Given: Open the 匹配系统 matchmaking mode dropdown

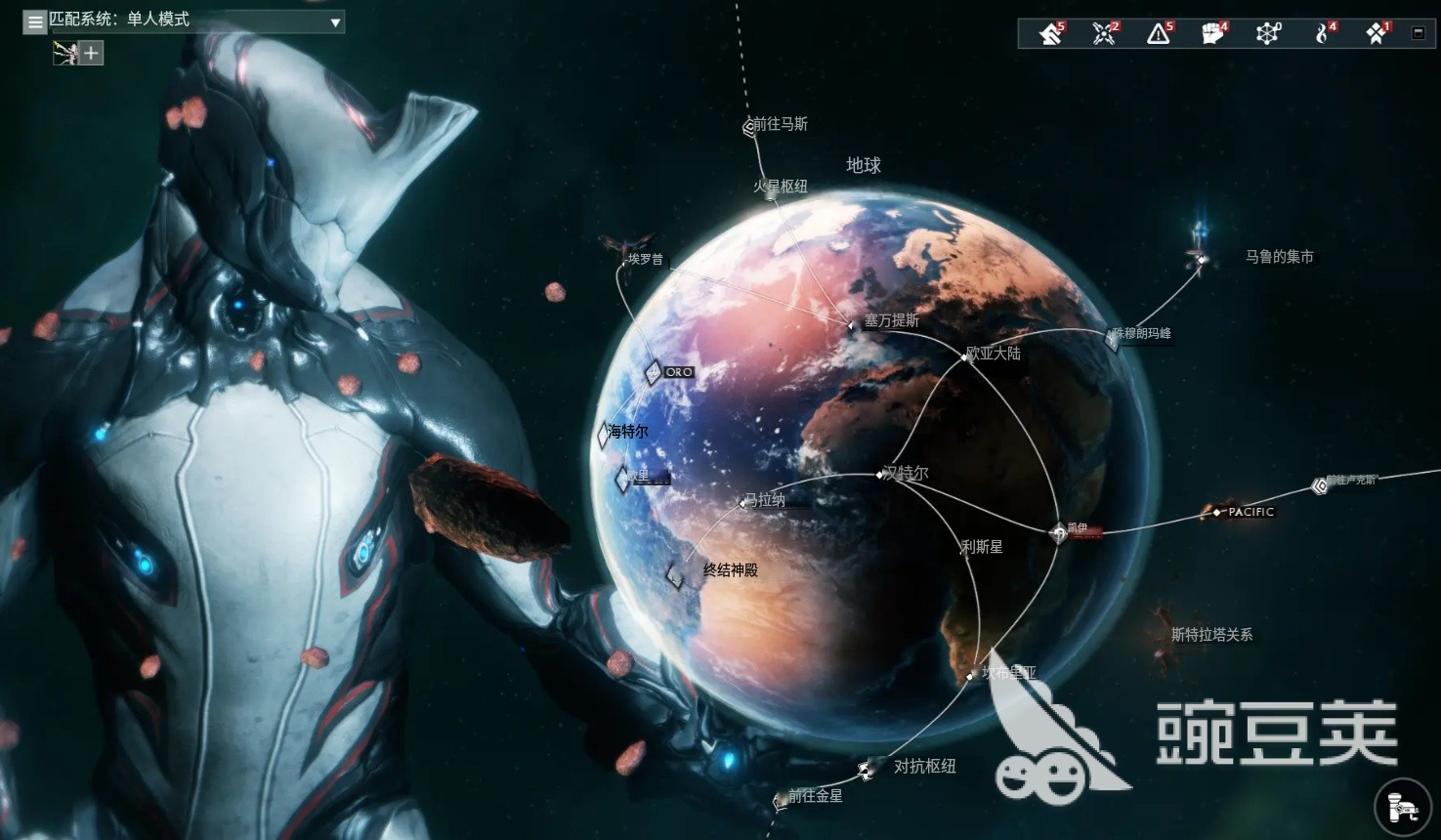Looking at the screenshot, I should point(195,21).
